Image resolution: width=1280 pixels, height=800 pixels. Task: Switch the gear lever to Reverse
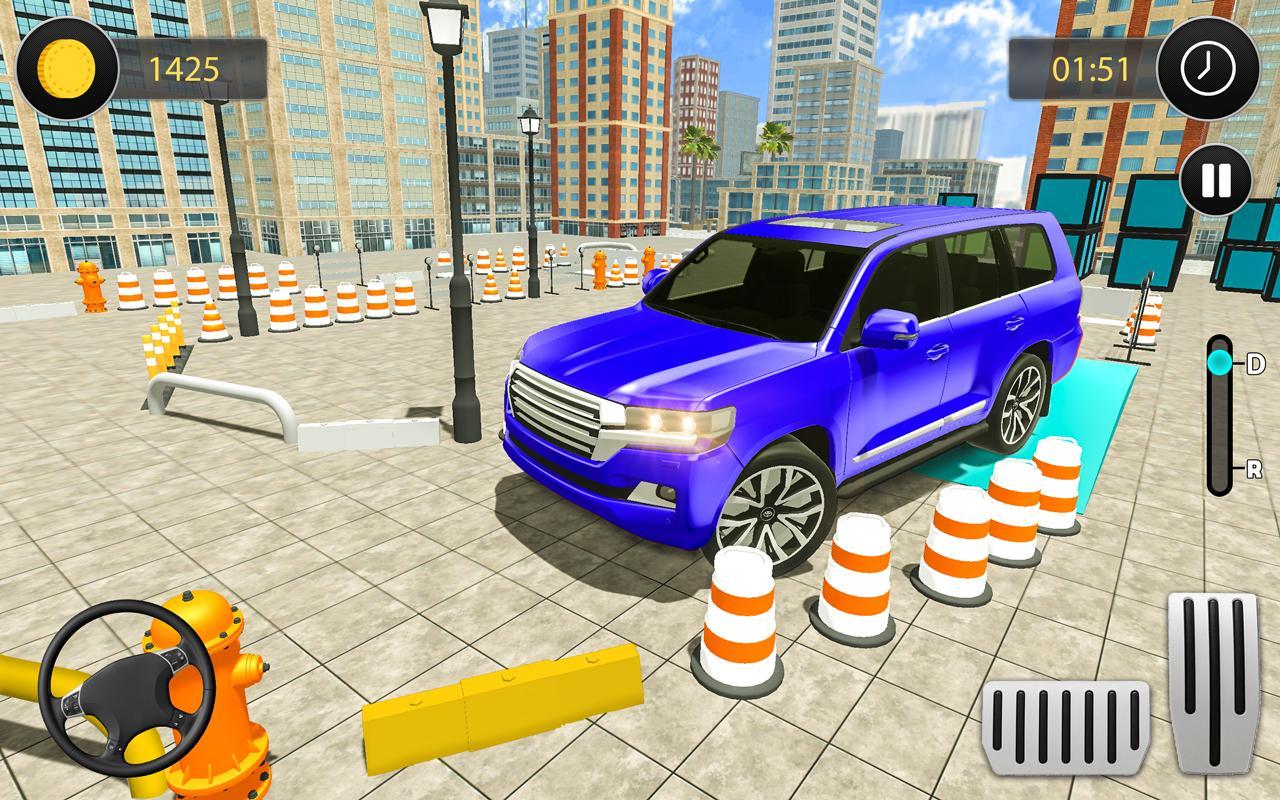click(x=1222, y=466)
